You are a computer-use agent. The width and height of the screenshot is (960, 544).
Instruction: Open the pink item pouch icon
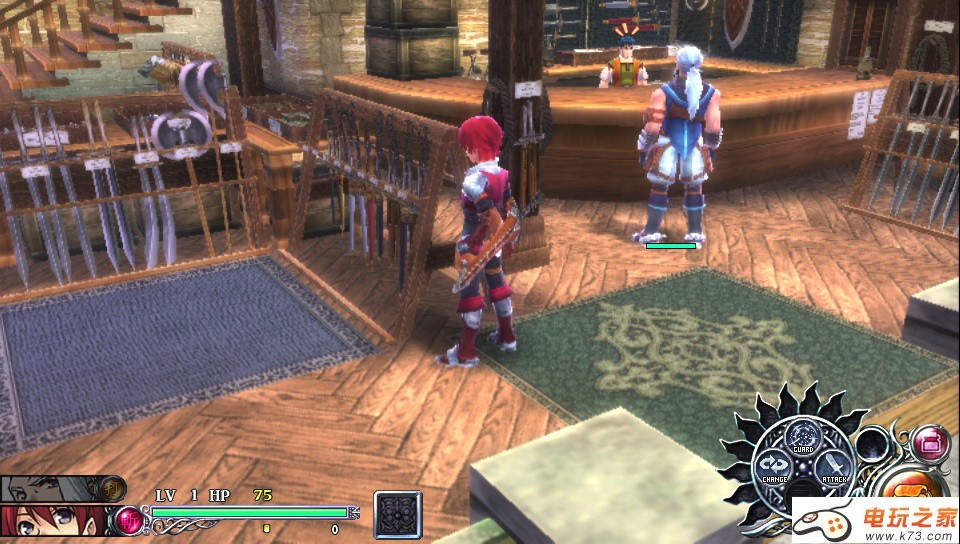tap(931, 441)
